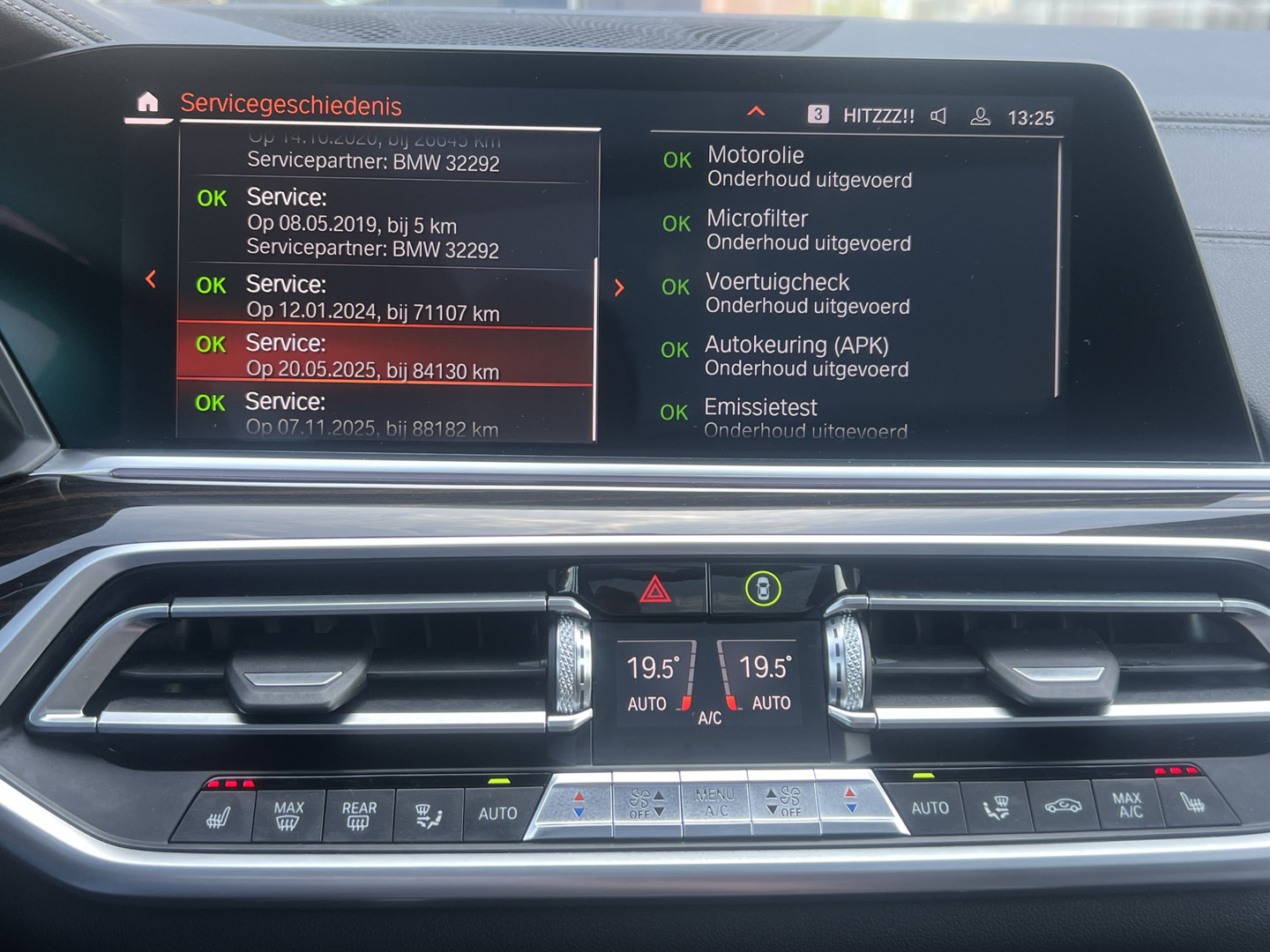Image resolution: width=1270 pixels, height=952 pixels.
Task: Go back using the left arrow
Action: point(151,279)
